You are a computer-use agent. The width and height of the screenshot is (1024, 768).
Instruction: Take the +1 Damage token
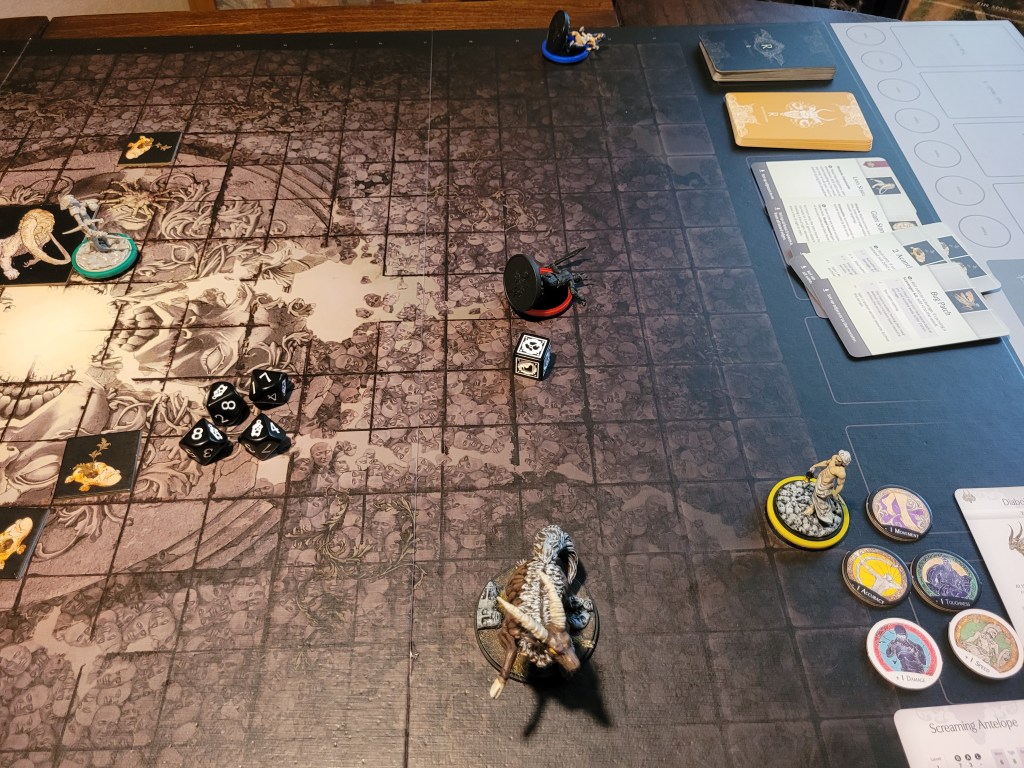[903, 653]
